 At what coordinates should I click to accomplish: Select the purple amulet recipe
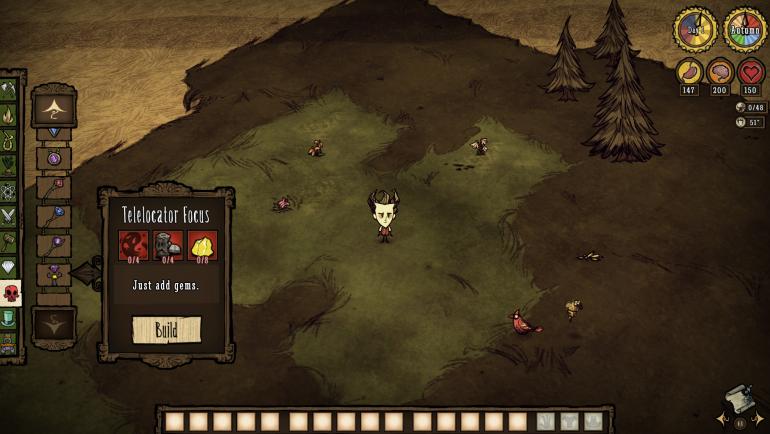point(54,158)
